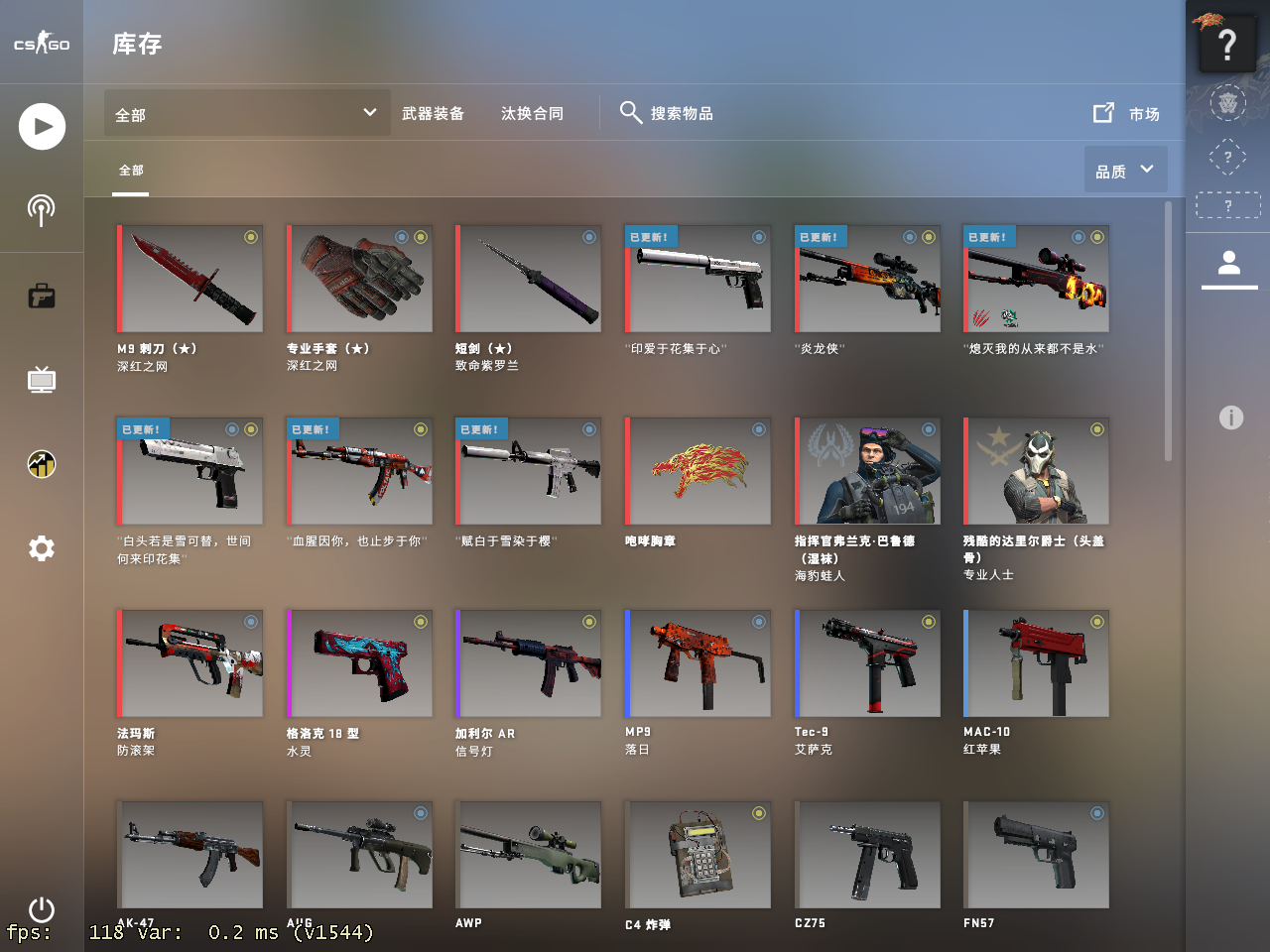Expand the question-mark badge panel on the right
The image size is (1270, 952).
pos(1227,44)
